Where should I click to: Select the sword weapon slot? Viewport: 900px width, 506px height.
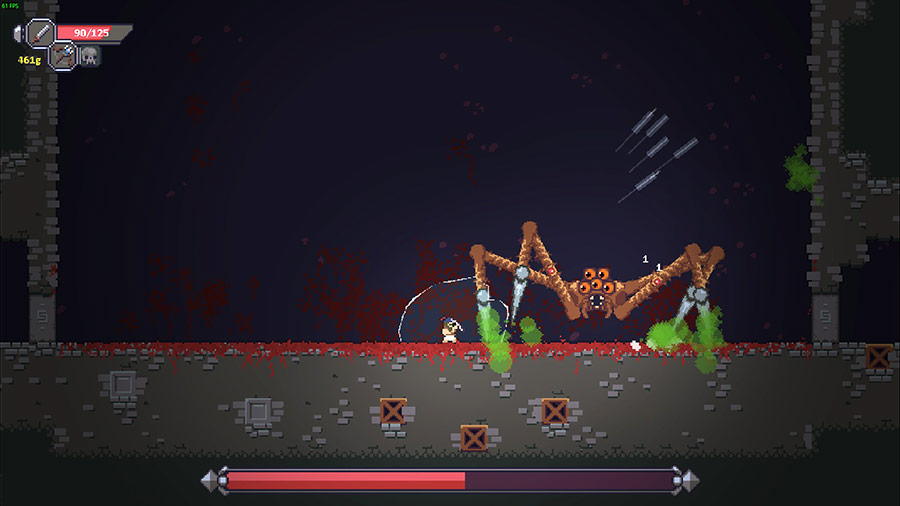pyautogui.click(x=42, y=32)
